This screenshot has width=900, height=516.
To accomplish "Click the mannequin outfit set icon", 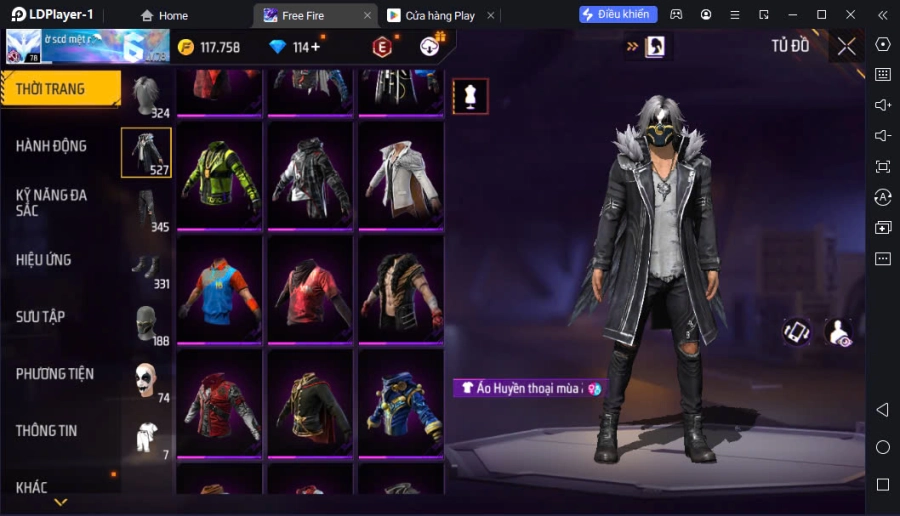I will (x=470, y=97).
